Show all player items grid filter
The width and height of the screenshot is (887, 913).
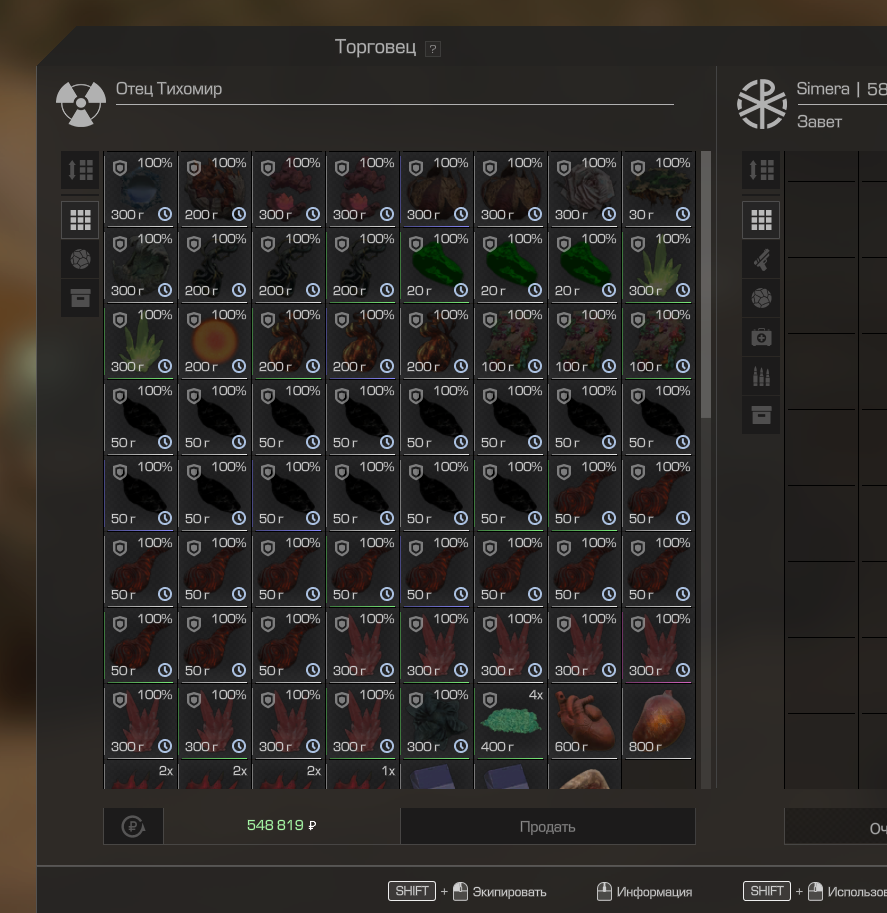pyautogui.click(x=761, y=219)
